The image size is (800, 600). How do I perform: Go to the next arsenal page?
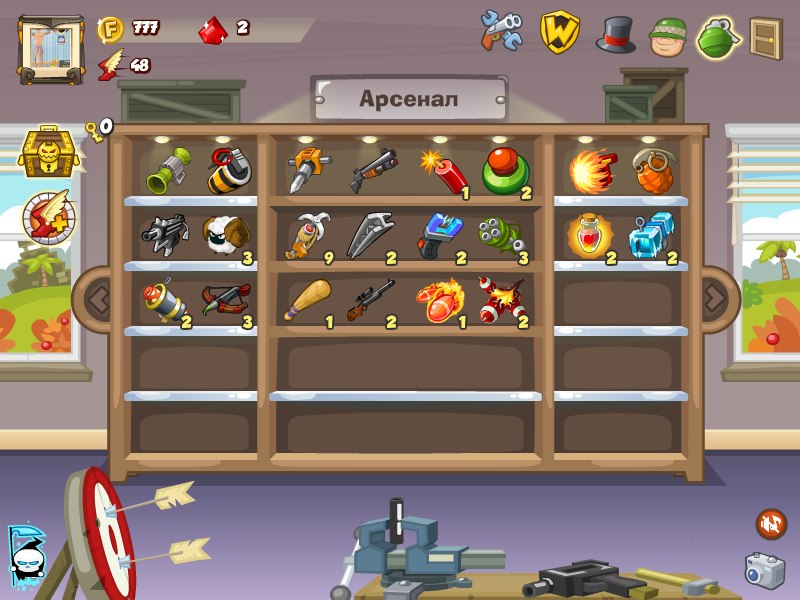pyautogui.click(x=714, y=297)
